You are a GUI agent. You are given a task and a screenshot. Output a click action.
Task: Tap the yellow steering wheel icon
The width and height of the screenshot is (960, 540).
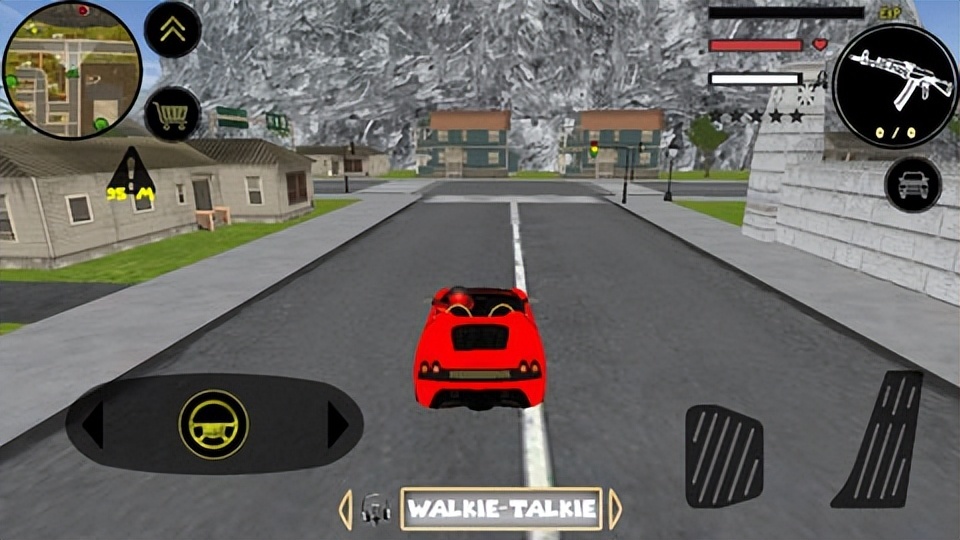tap(213, 424)
